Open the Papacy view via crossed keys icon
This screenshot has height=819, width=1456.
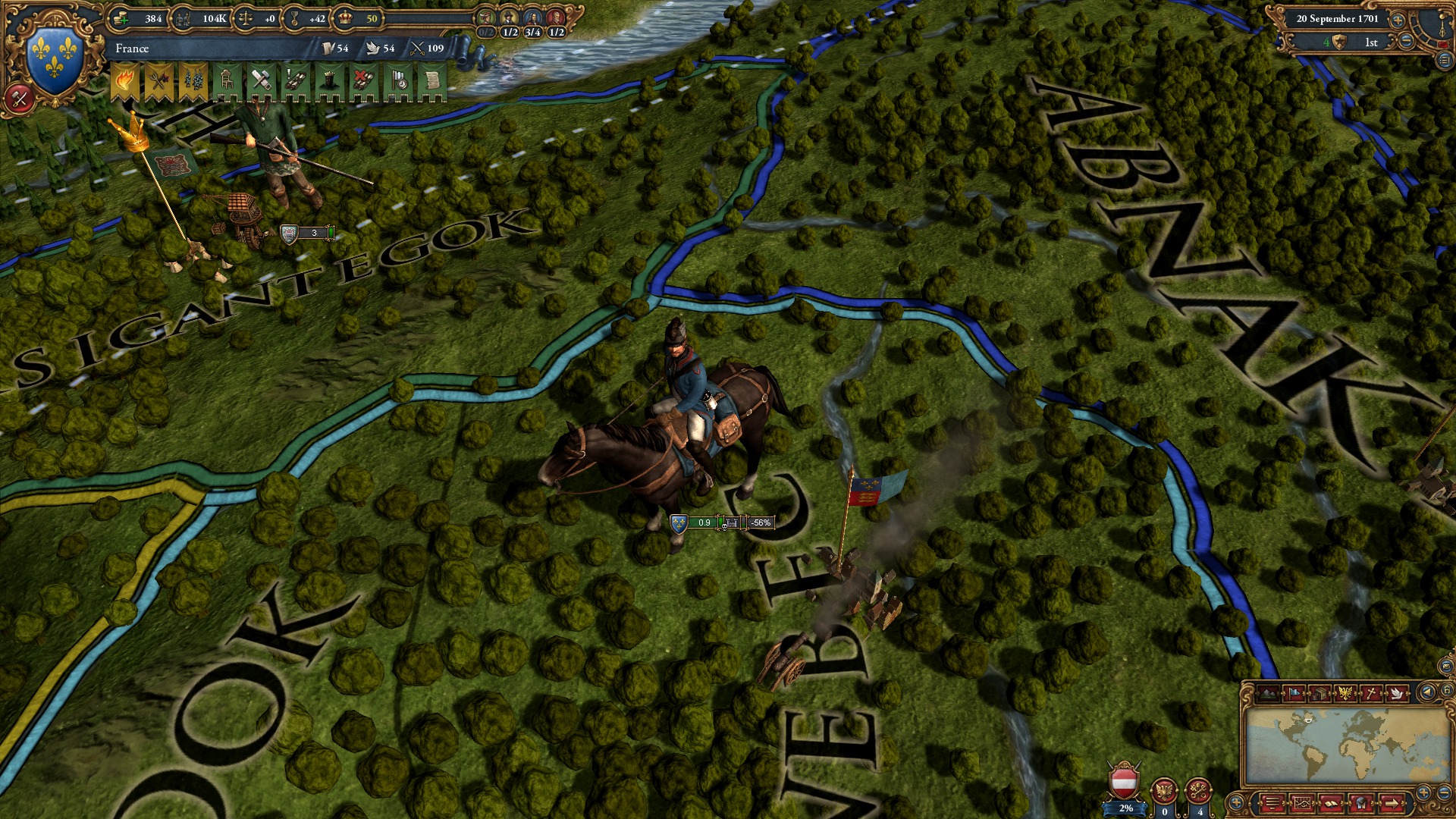tap(1197, 791)
